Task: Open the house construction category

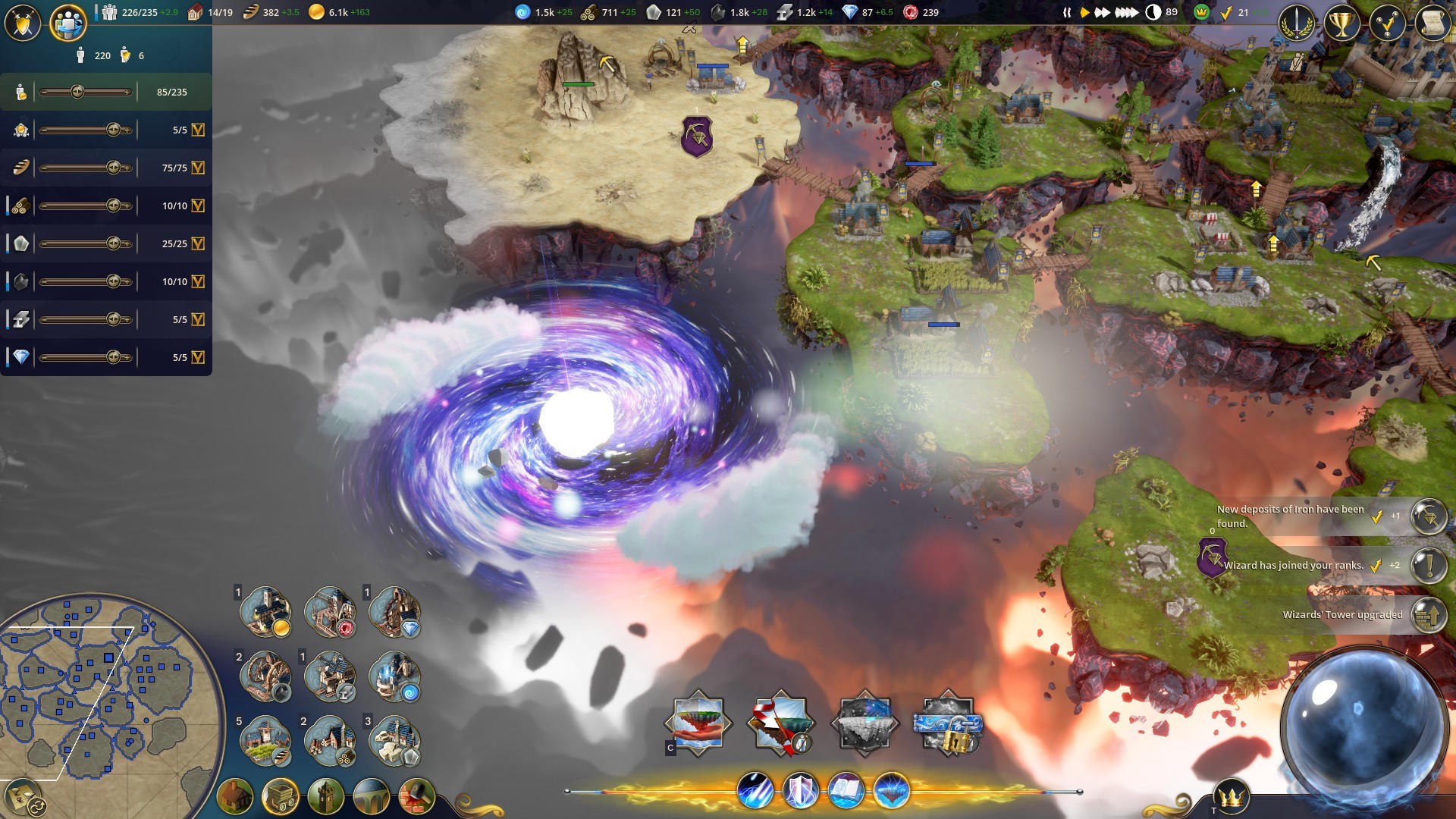Action: coord(235,796)
